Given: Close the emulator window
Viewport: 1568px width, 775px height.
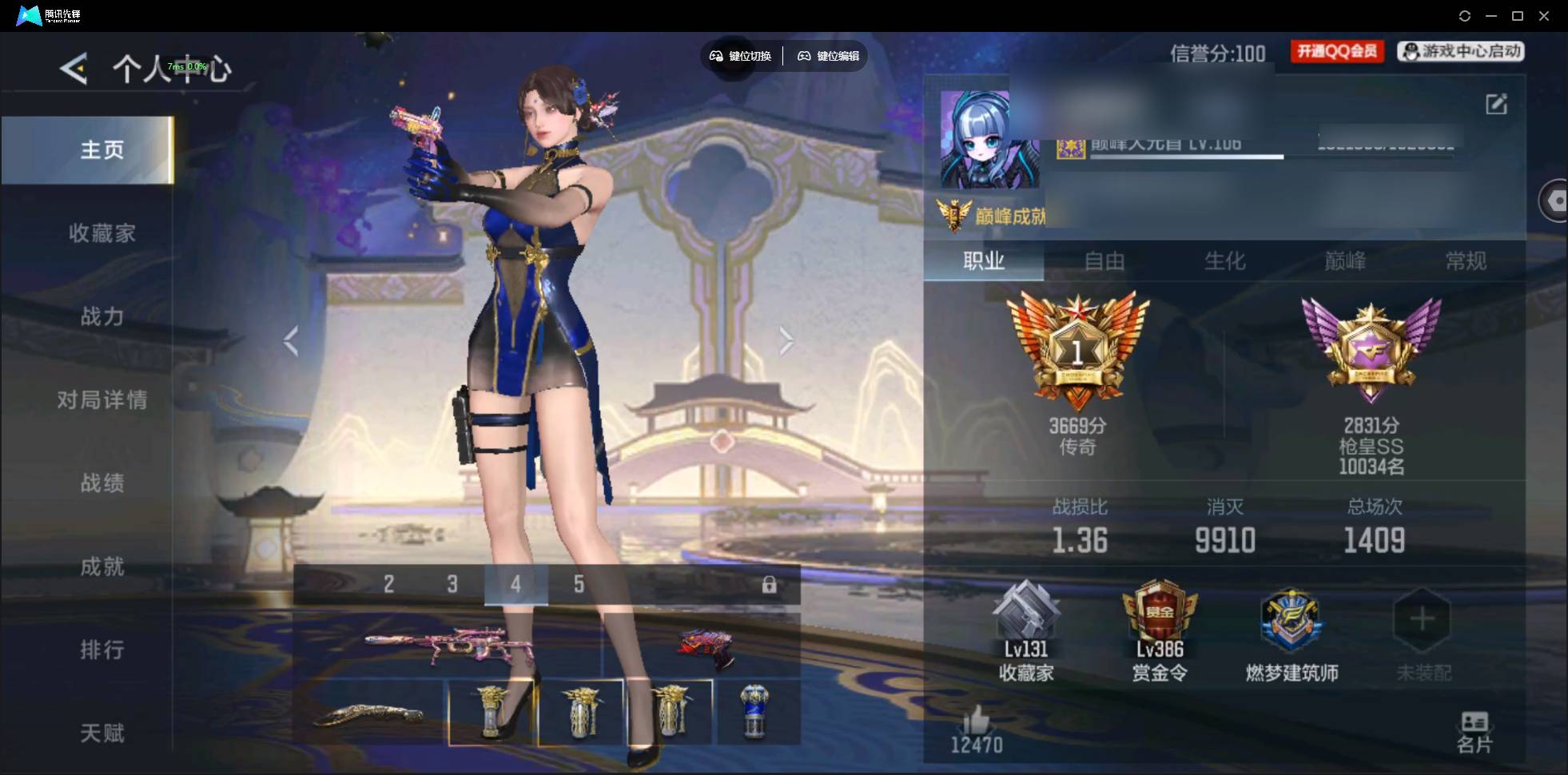Looking at the screenshot, I should 1544,16.
